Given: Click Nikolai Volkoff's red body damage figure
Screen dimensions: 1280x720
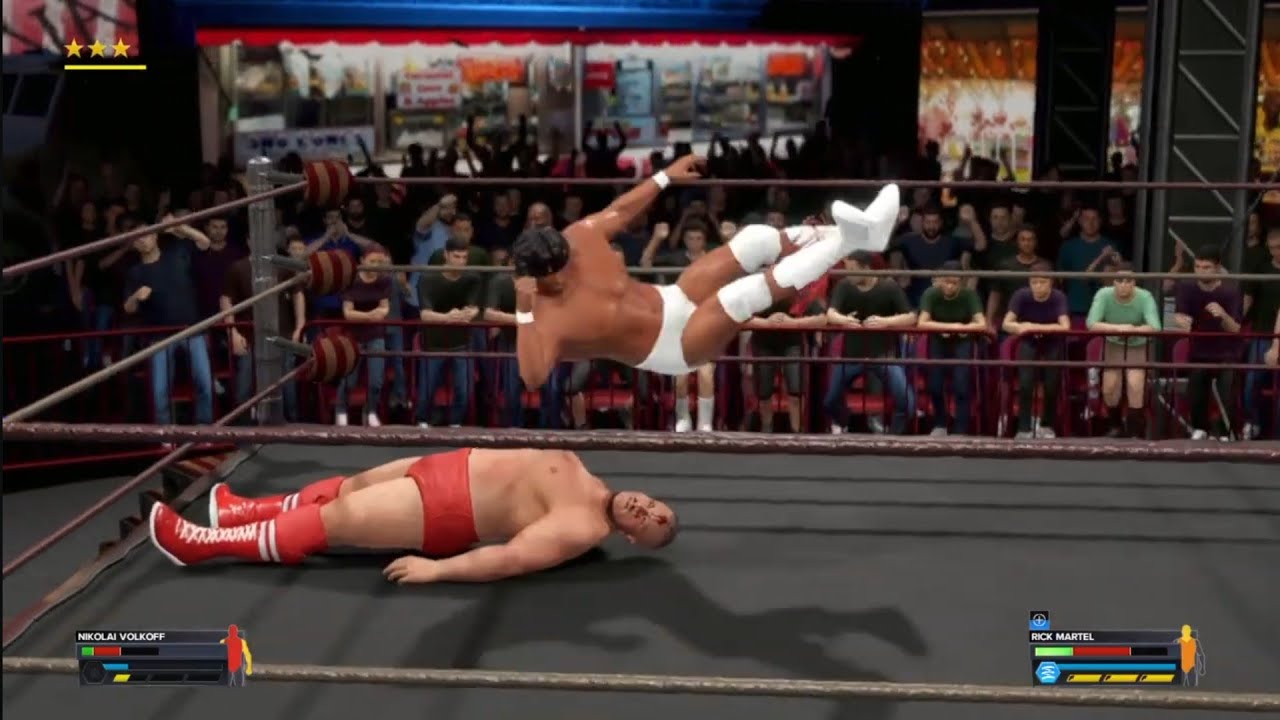Looking at the screenshot, I should tap(236, 654).
